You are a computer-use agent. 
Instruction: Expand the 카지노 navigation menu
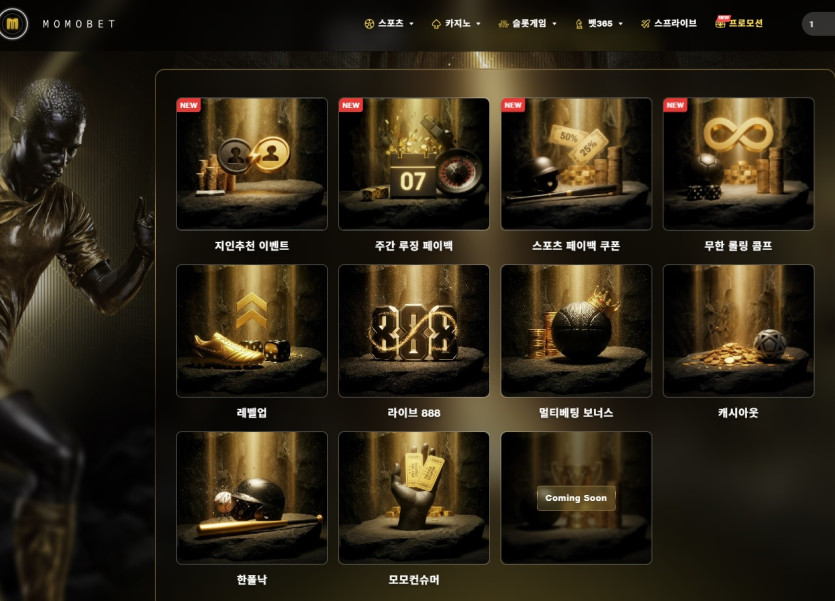[456, 23]
